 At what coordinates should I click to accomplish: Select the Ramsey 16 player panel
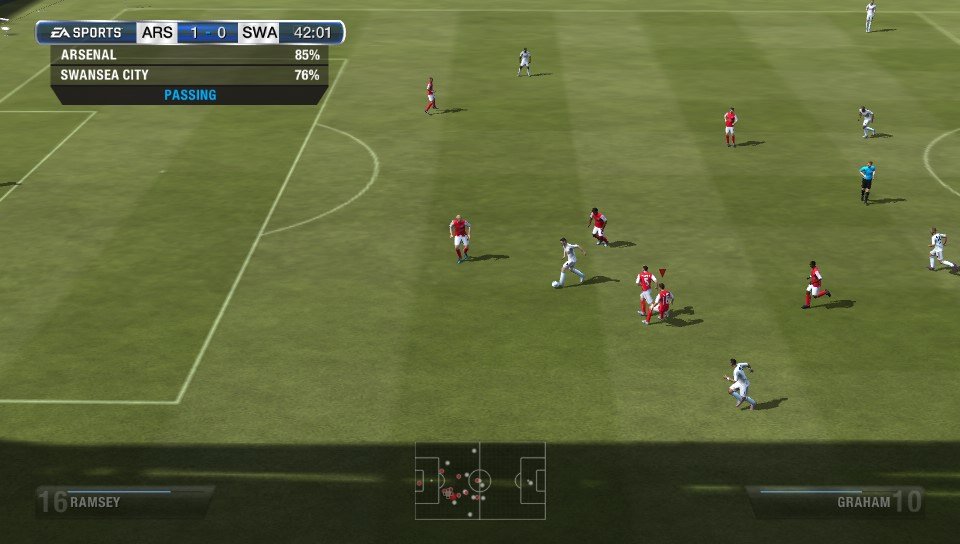124,501
